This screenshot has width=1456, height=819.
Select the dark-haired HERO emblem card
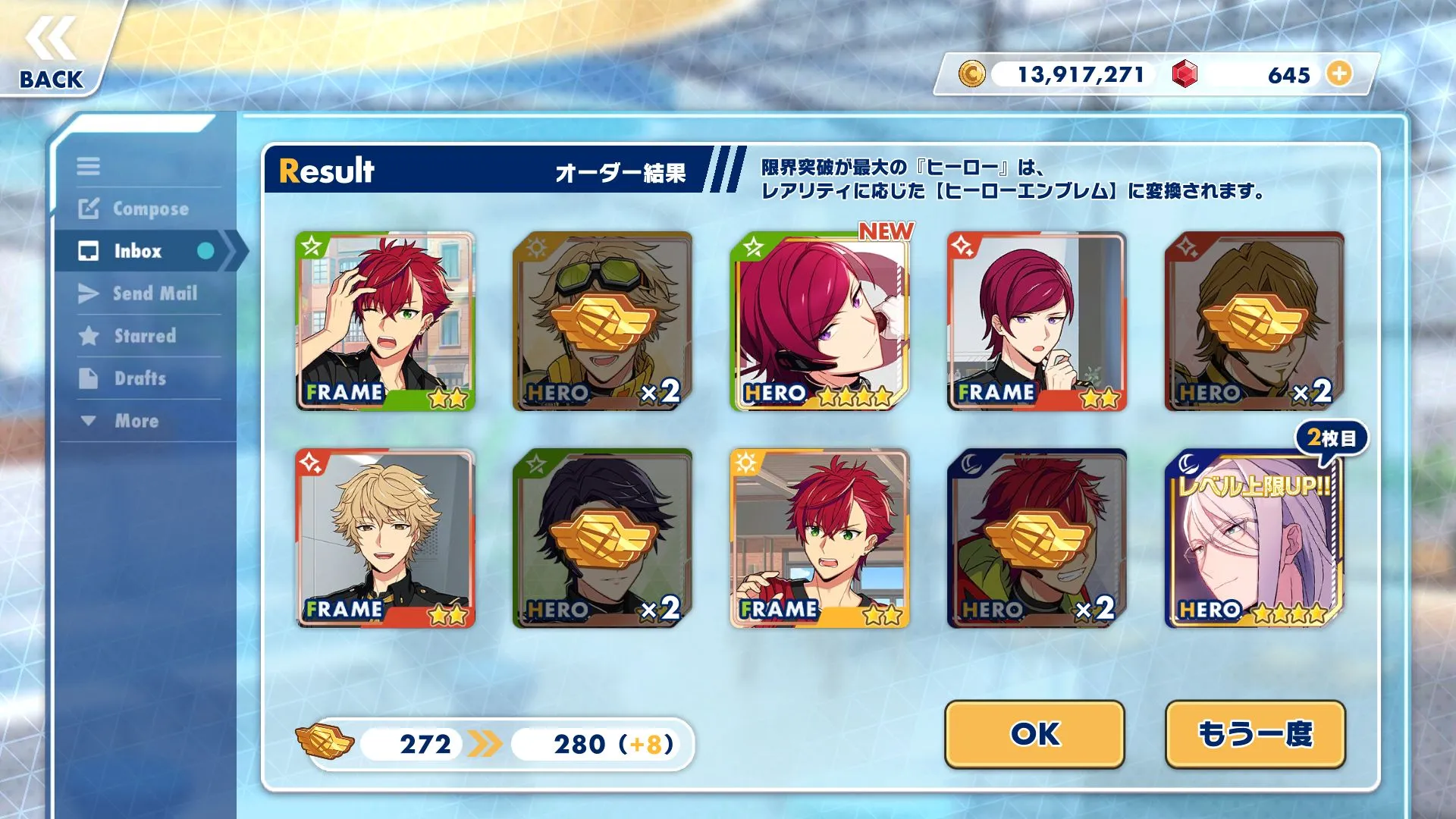(x=602, y=538)
